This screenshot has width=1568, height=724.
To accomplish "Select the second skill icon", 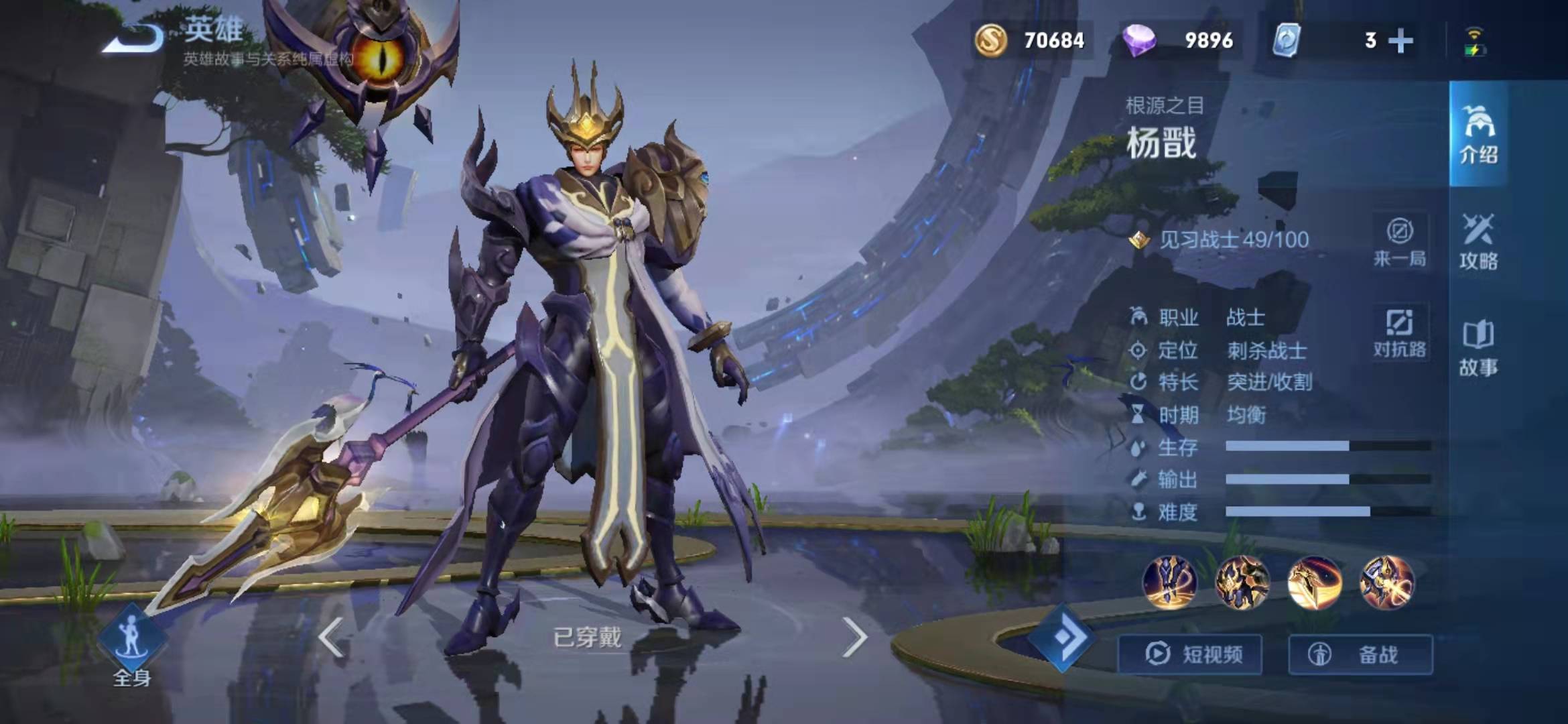I will coord(1242,583).
